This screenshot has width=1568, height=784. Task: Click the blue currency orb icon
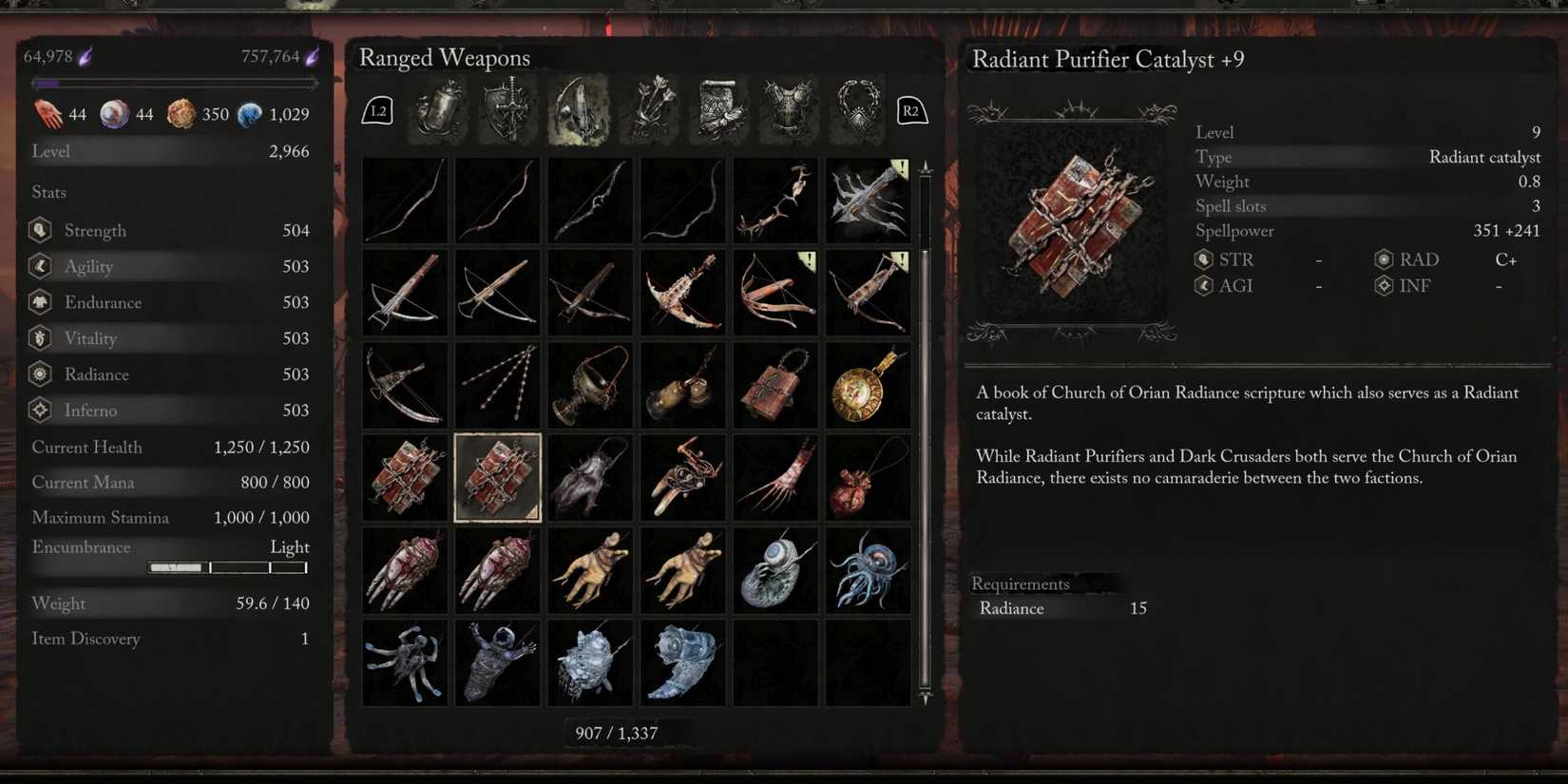[x=249, y=113]
